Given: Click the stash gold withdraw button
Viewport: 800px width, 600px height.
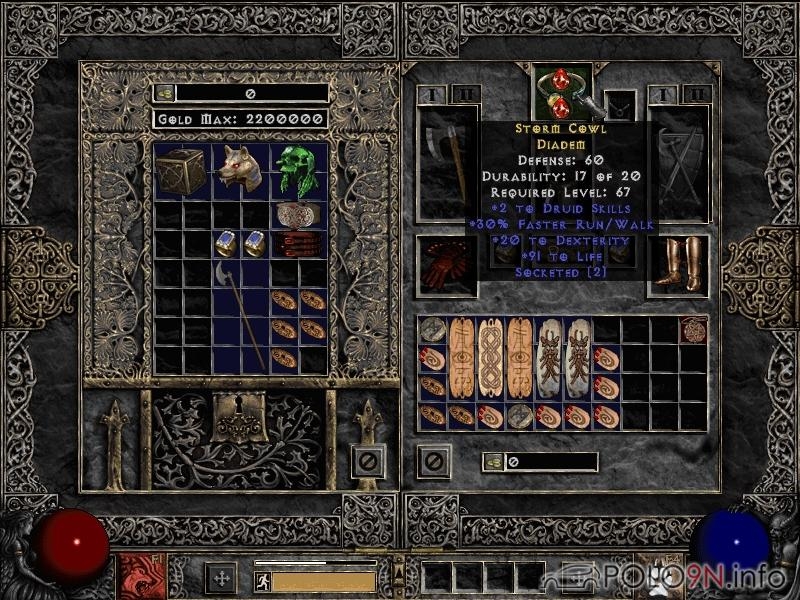Looking at the screenshot, I should pos(165,93).
